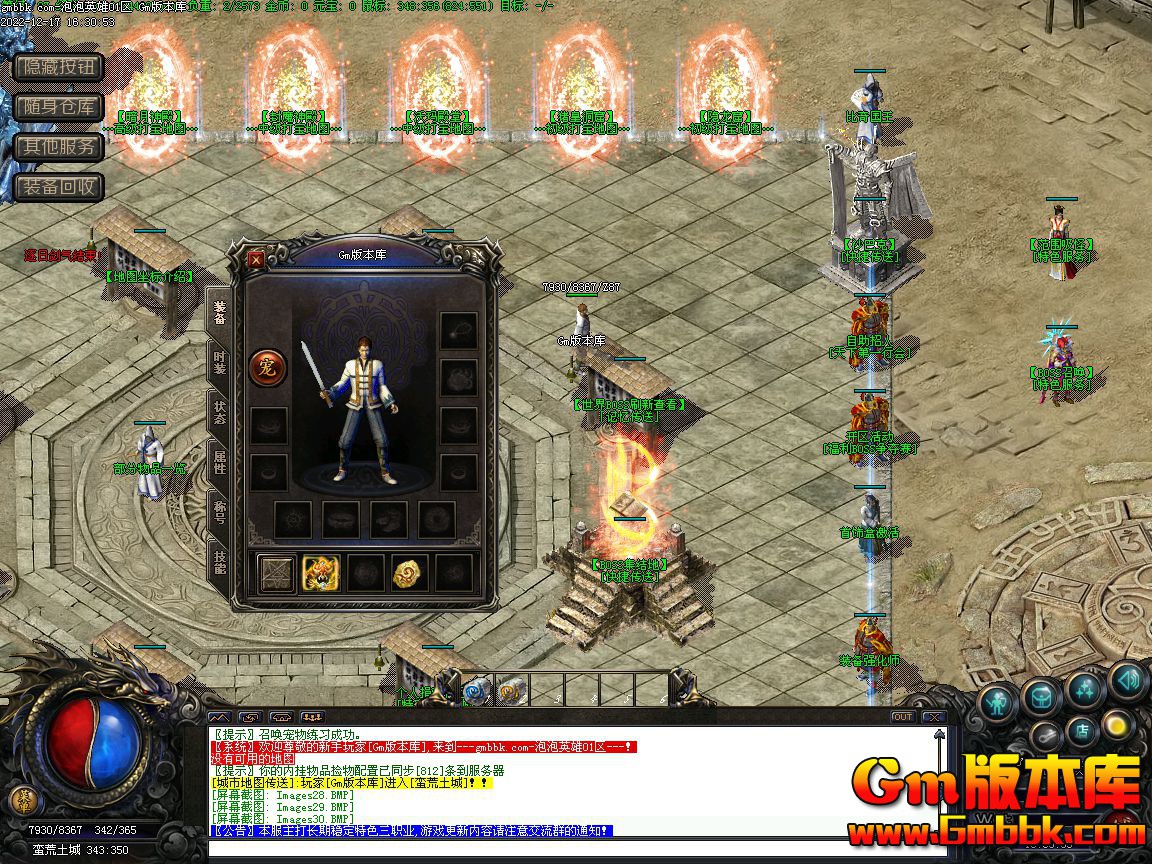The image size is (1152, 864).
Task: Click the round red 宠 pet button
Action: (267, 367)
